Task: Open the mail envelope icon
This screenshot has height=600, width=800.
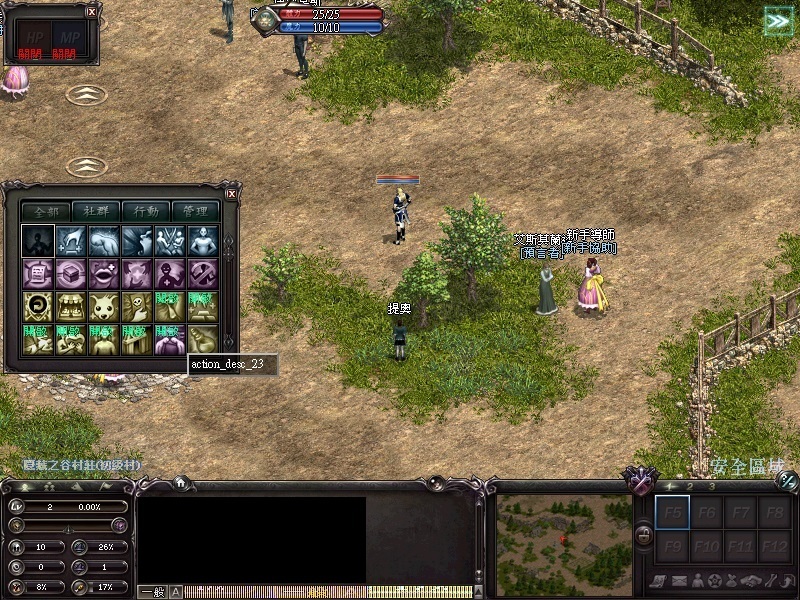Action: point(678,581)
